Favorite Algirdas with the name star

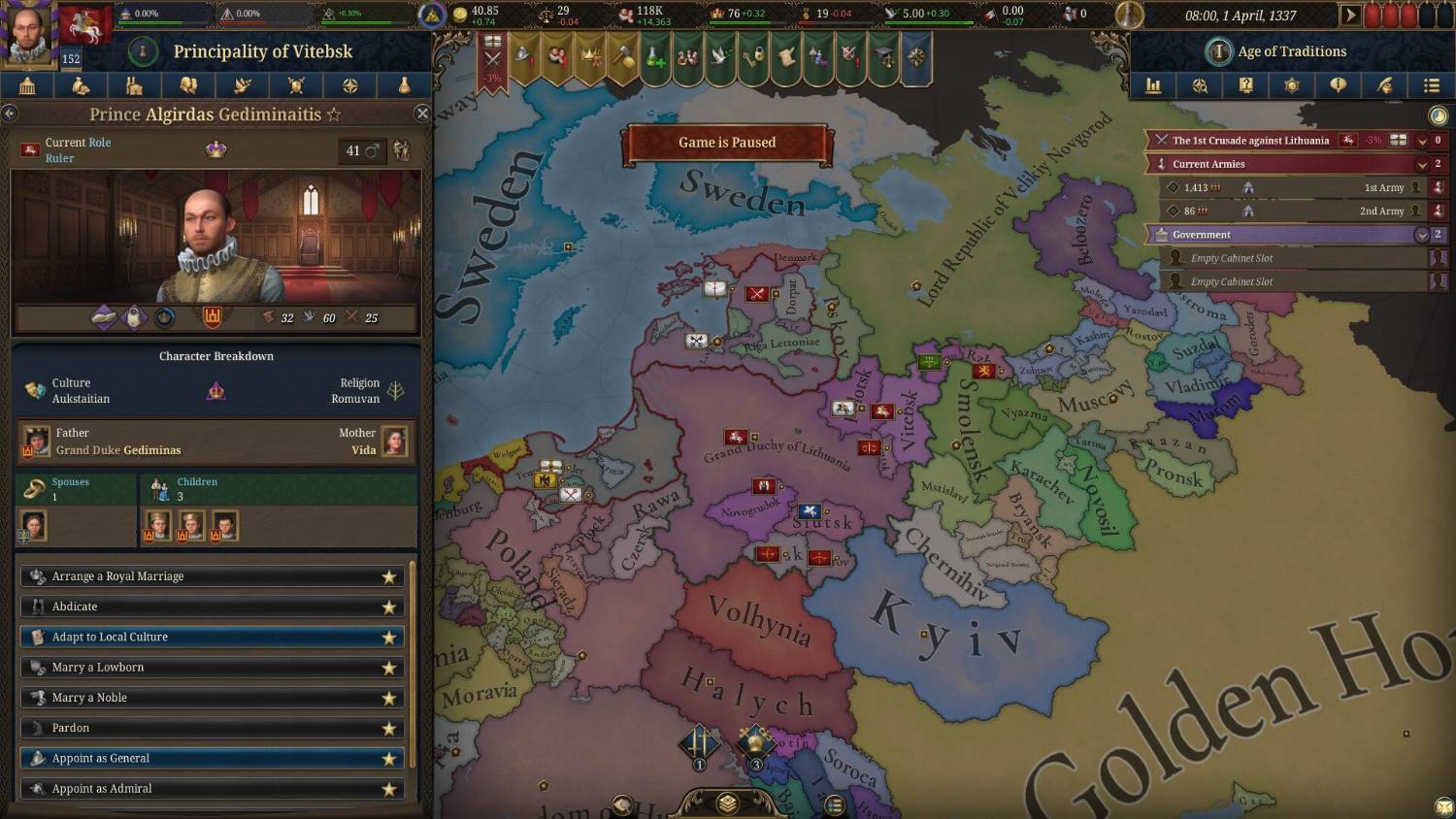334,115
